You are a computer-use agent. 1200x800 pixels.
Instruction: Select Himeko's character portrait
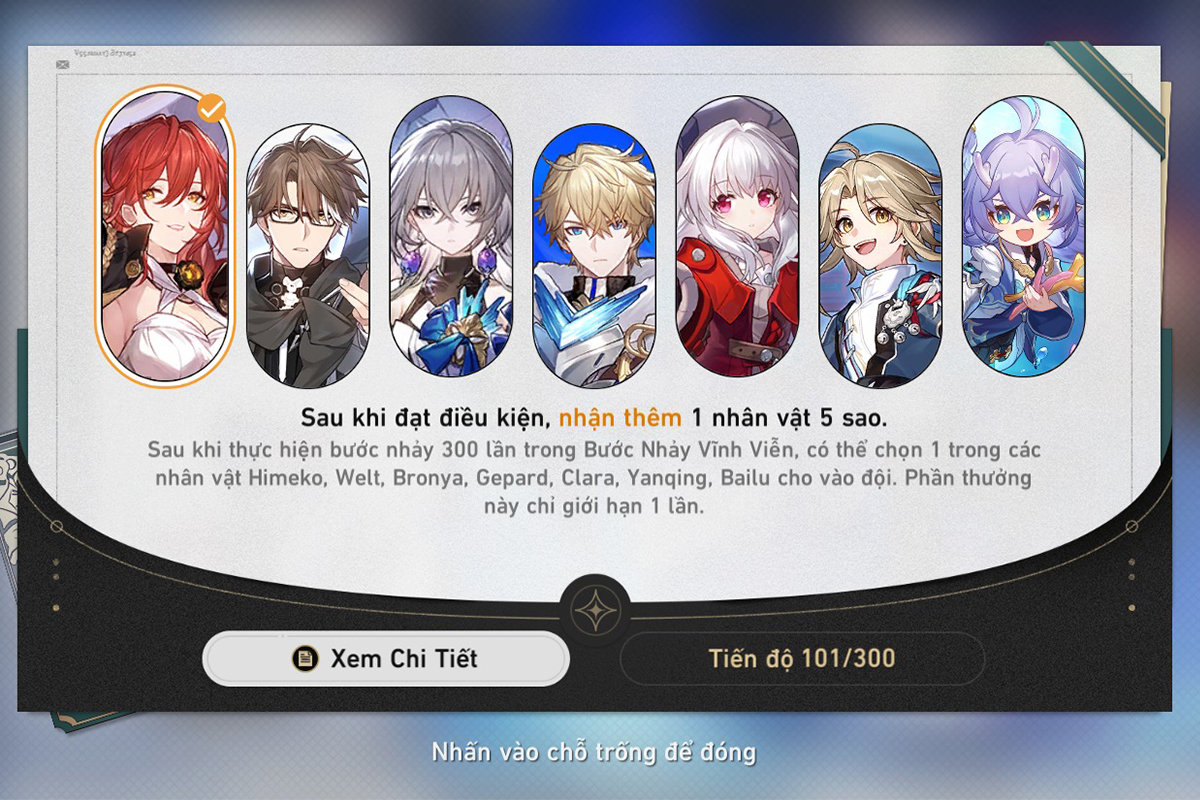pyautogui.click(x=164, y=237)
